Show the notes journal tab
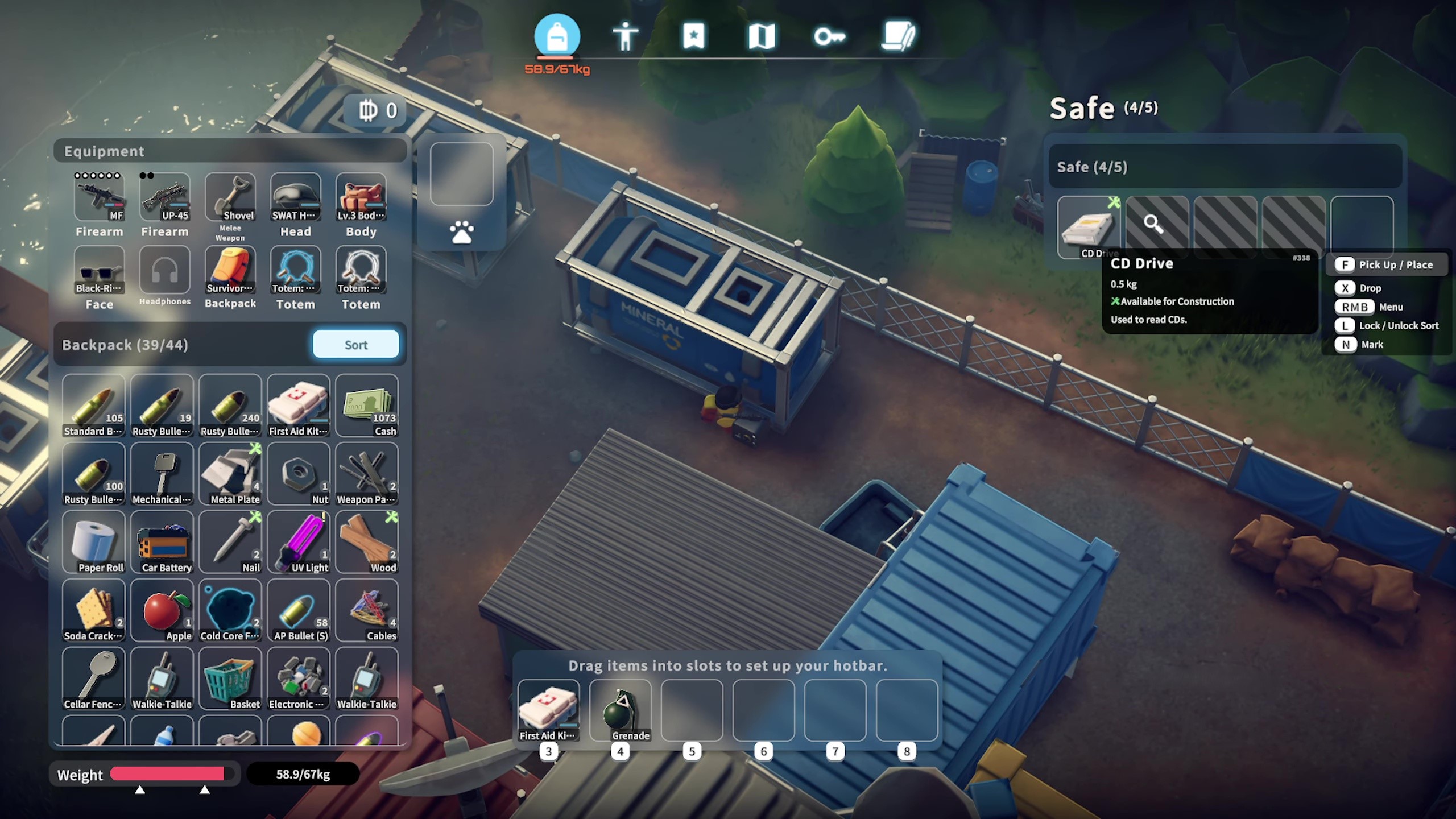 pyautogui.click(x=898, y=37)
